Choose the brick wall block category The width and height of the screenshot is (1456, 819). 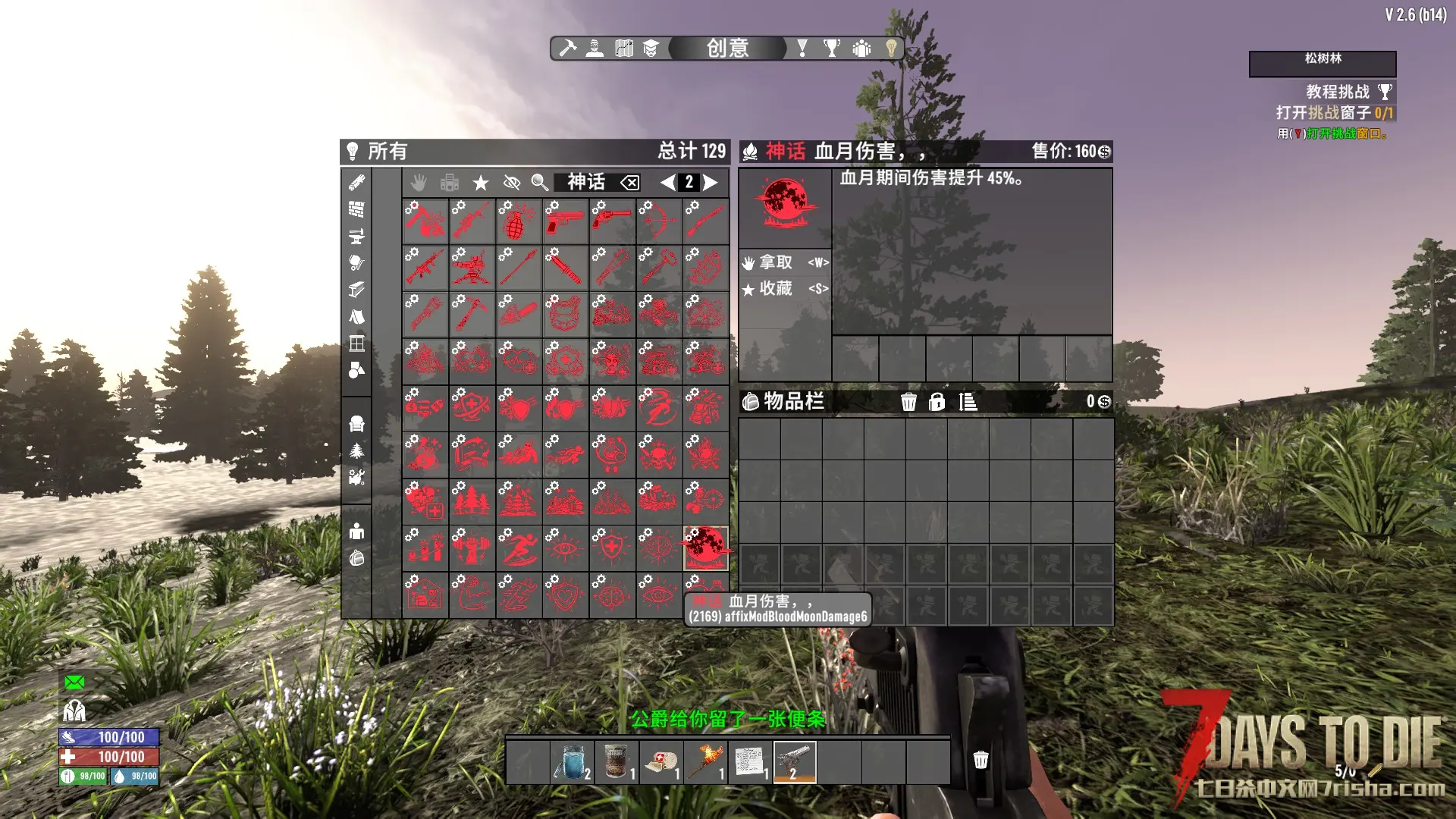(x=356, y=209)
